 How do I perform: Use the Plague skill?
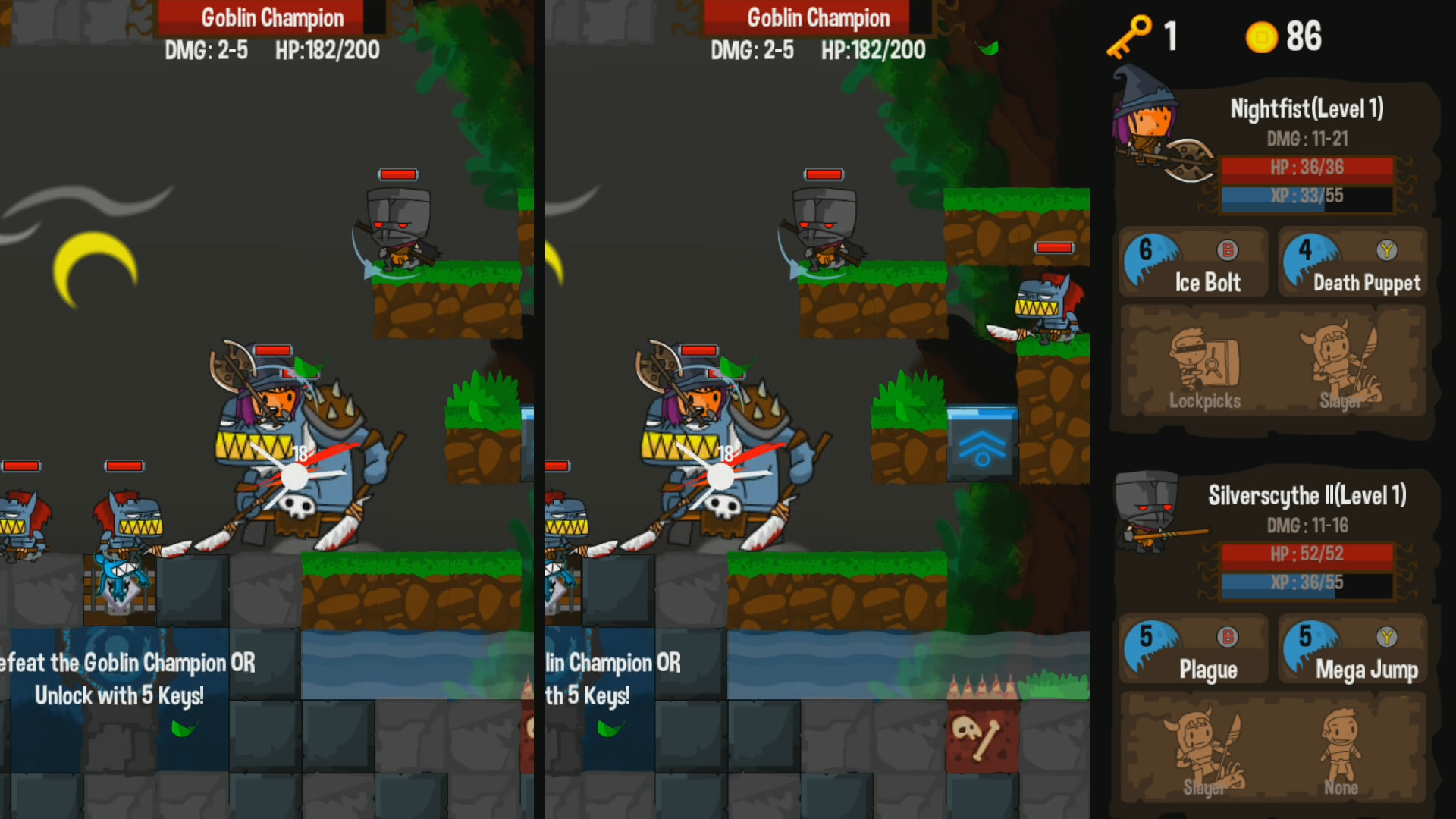(1192, 650)
